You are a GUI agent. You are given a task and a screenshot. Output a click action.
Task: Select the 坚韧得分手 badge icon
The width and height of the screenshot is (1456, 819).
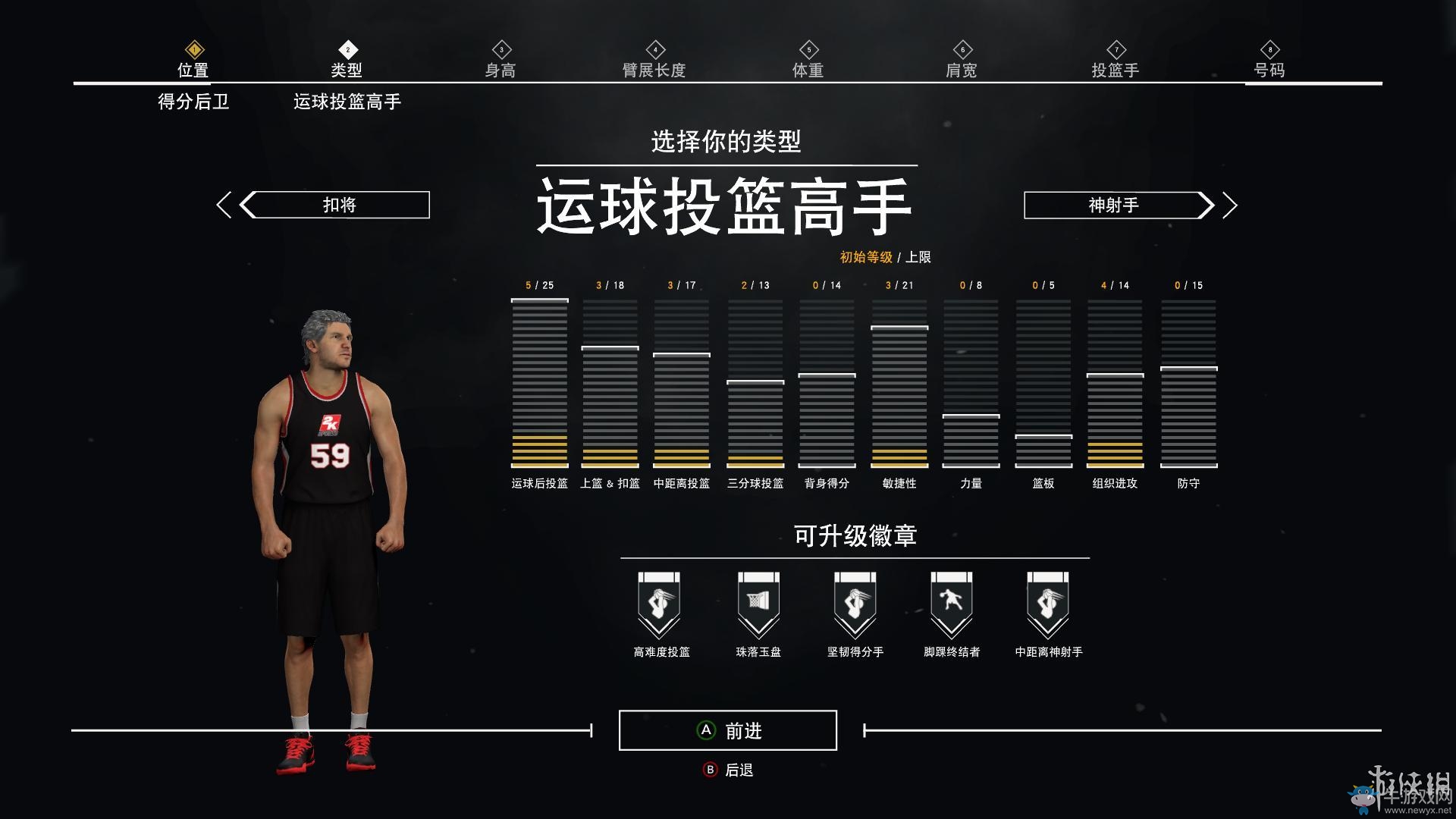[x=853, y=603]
